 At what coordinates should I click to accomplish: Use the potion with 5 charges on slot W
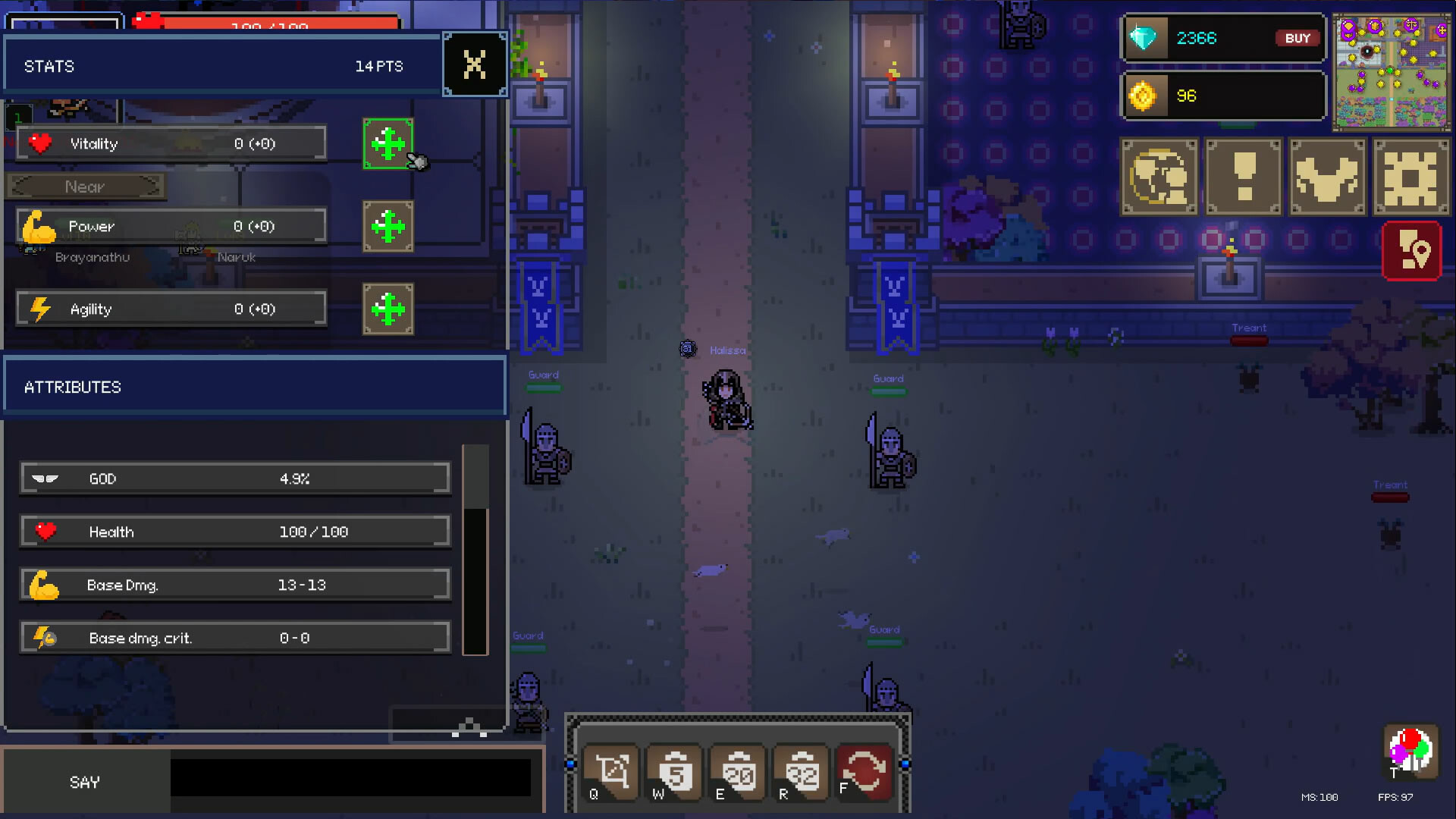coord(674,772)
